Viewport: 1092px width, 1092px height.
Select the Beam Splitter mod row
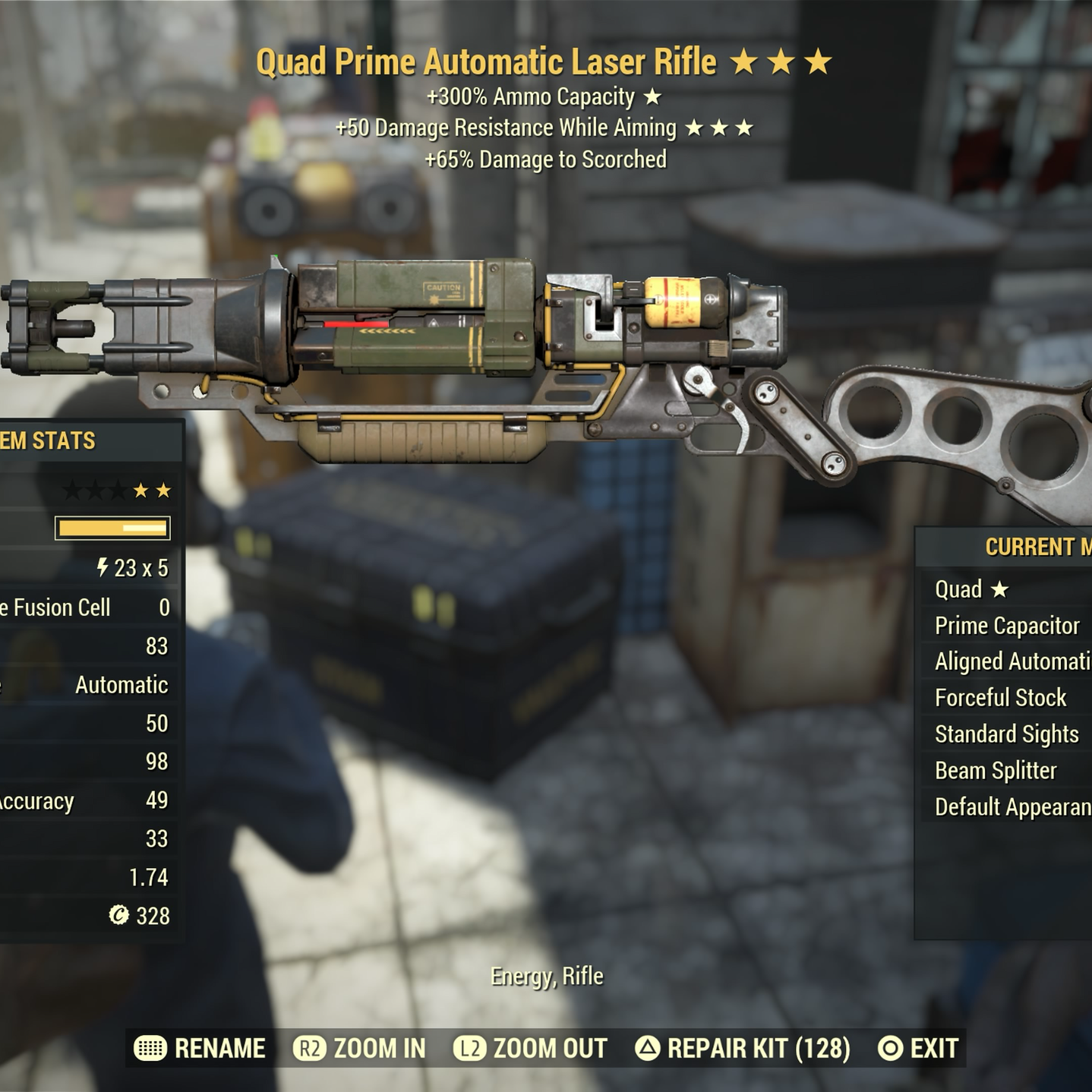click(x=996, y=771)
